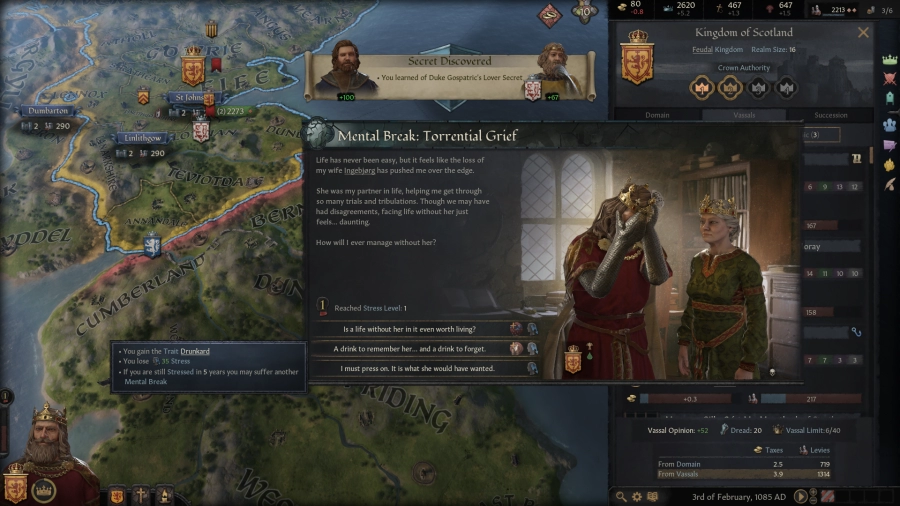Close the Kingdom of Scotland panel
900x506 pixels.
pyautogui.click(x=863, y=32)
